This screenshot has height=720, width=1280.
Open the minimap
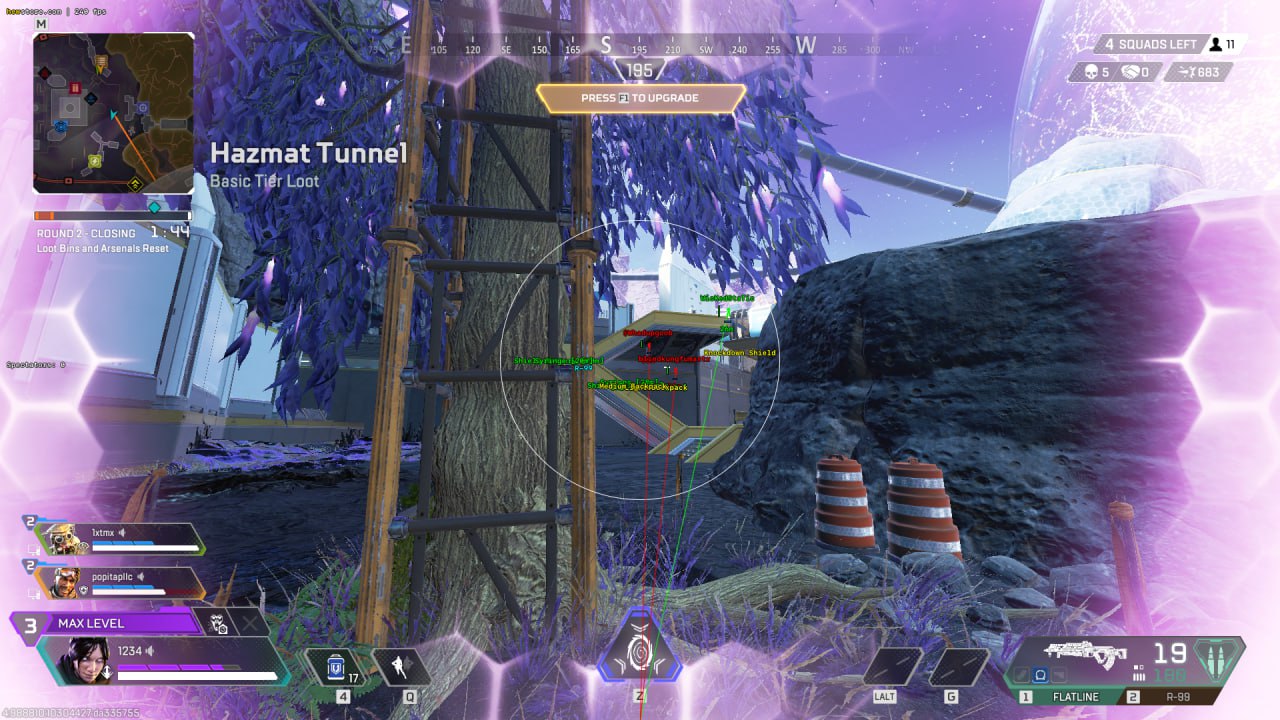[x=113, y=112]
